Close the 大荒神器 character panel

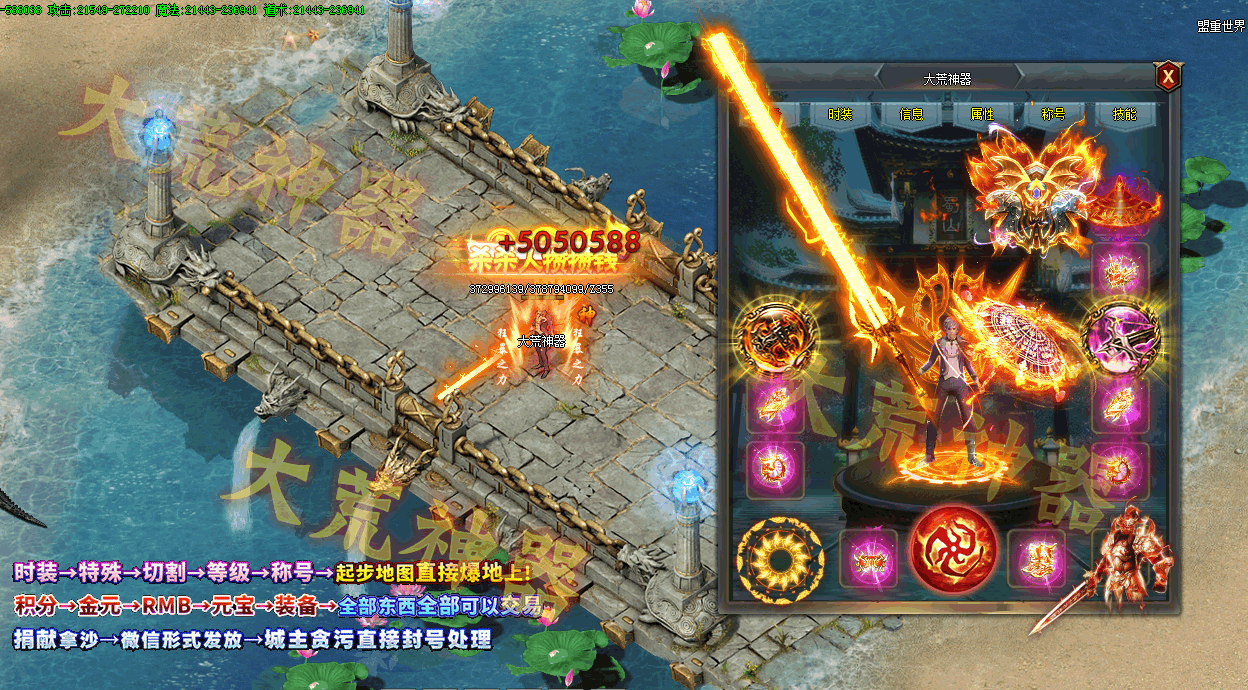(x=1167, y=76)
